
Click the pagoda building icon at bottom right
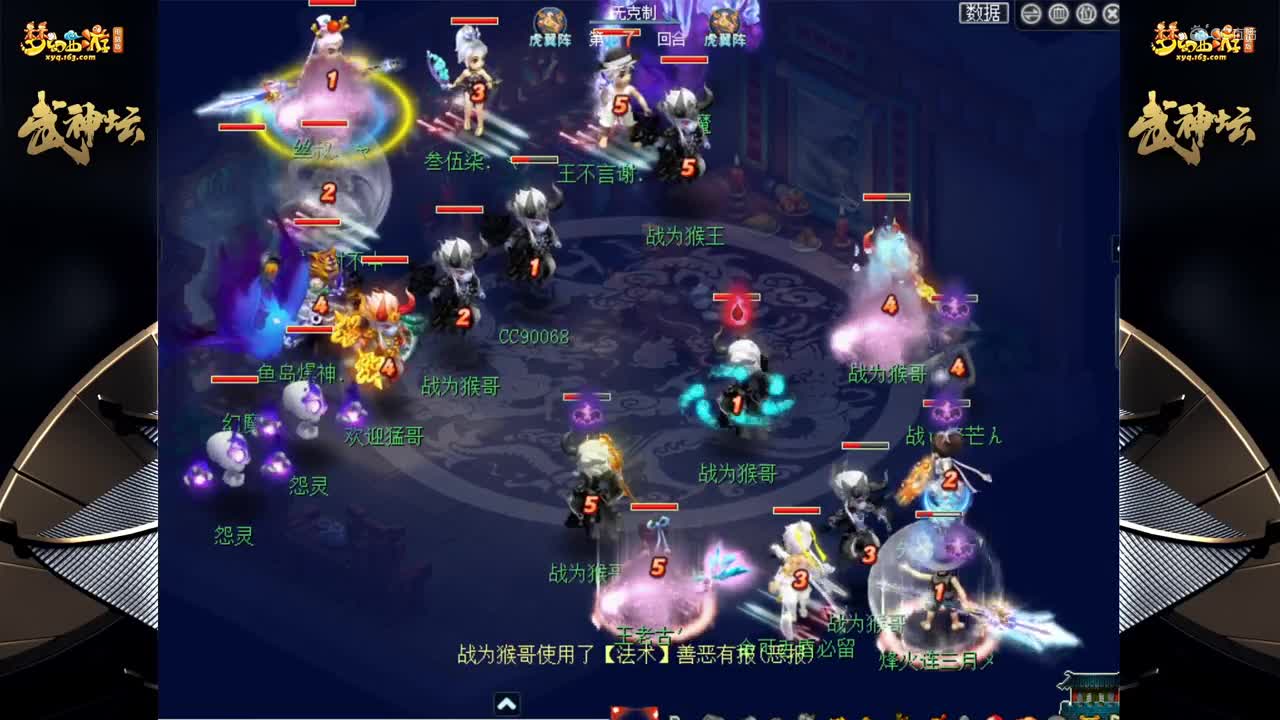1090,695
